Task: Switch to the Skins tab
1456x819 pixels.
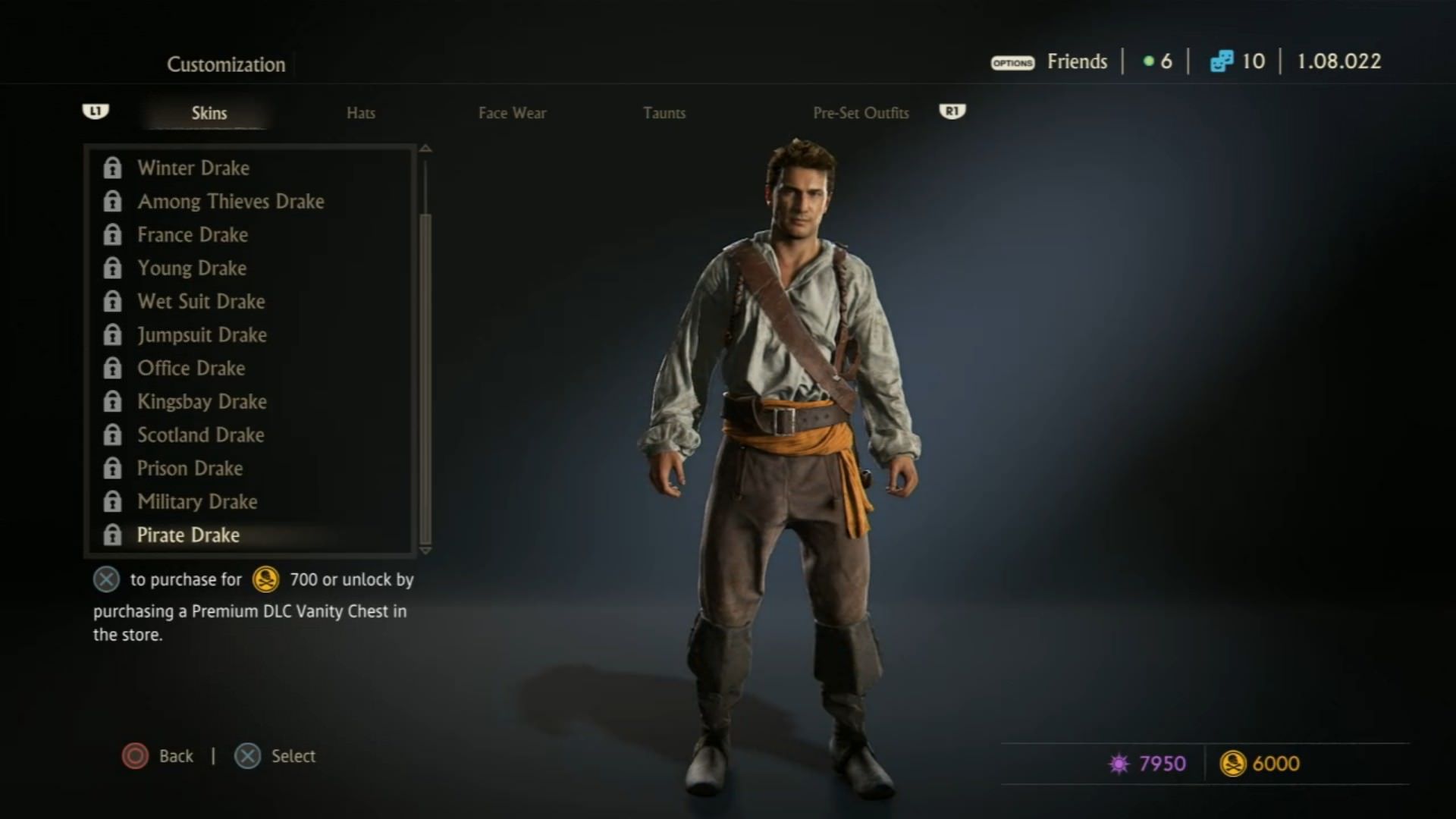Action: pyautogui.click(x=209, y=113)
